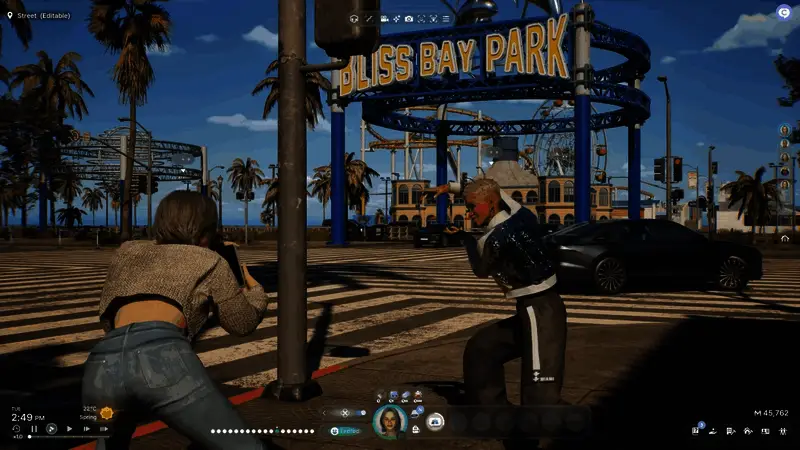Open the current action bubble beside portrait

click(435, 421)
